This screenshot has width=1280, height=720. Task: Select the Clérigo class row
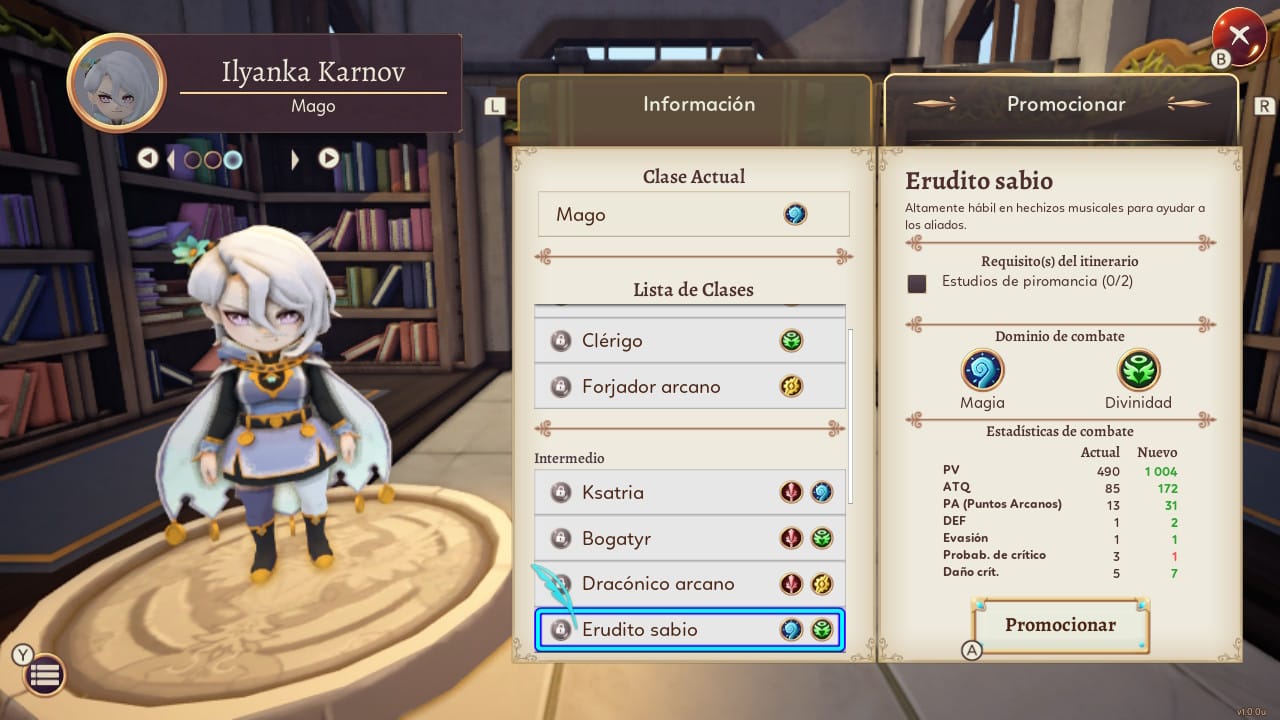click(689, 341)
